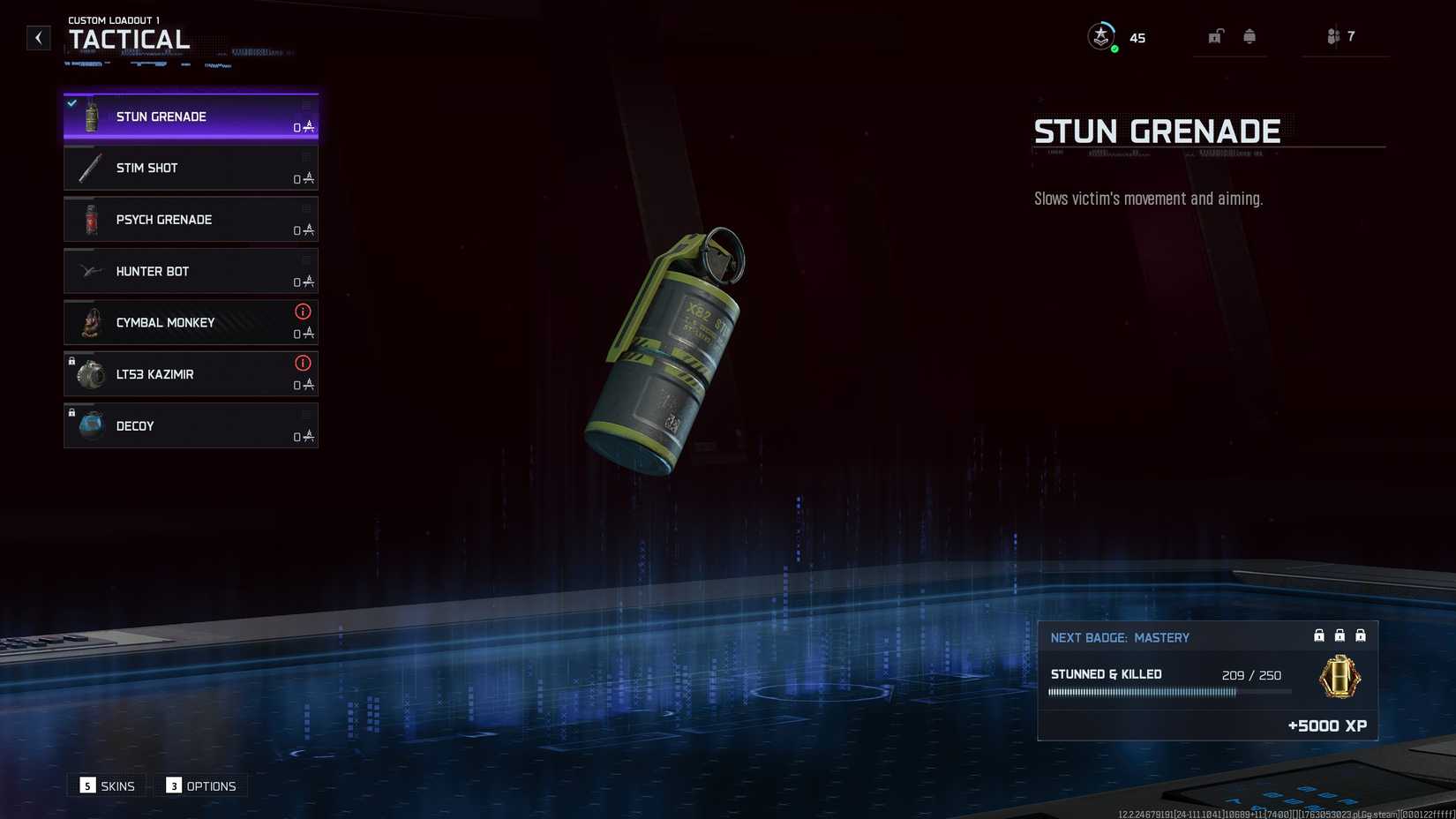Click the player rank emblem showing 45
Screen dimensions: 1456x819
click(x=1101, y=37)
